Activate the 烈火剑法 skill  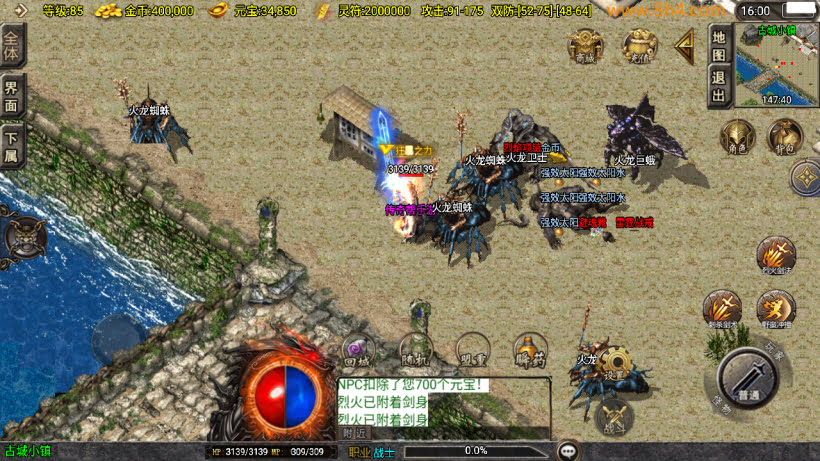(775, 254)
